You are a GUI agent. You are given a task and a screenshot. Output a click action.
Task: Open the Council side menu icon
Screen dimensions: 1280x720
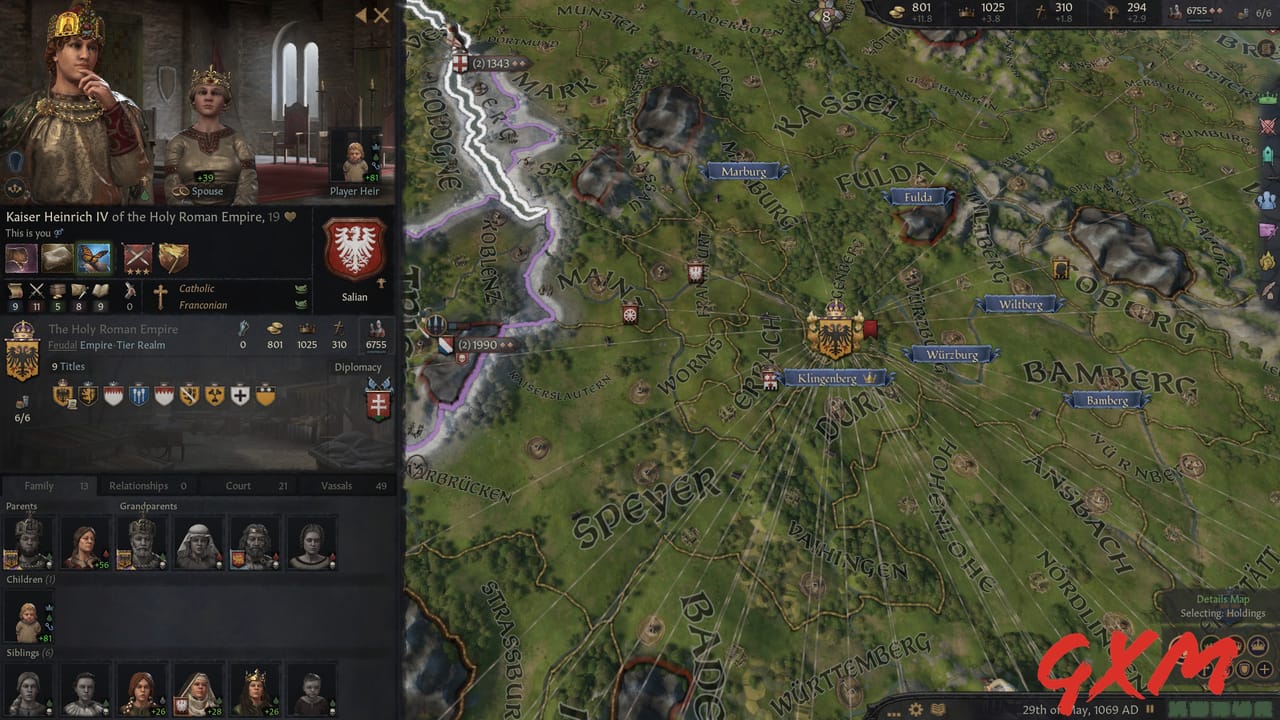1267,197
